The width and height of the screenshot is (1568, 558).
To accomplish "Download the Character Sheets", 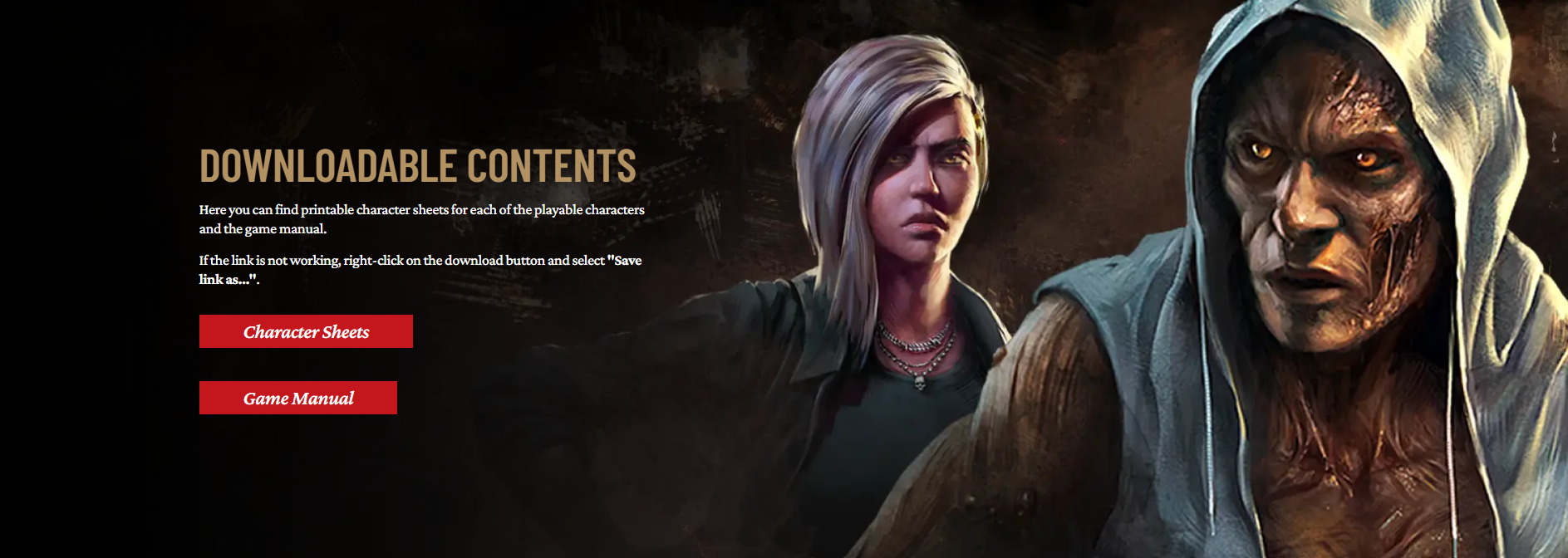I will (306, 331).
